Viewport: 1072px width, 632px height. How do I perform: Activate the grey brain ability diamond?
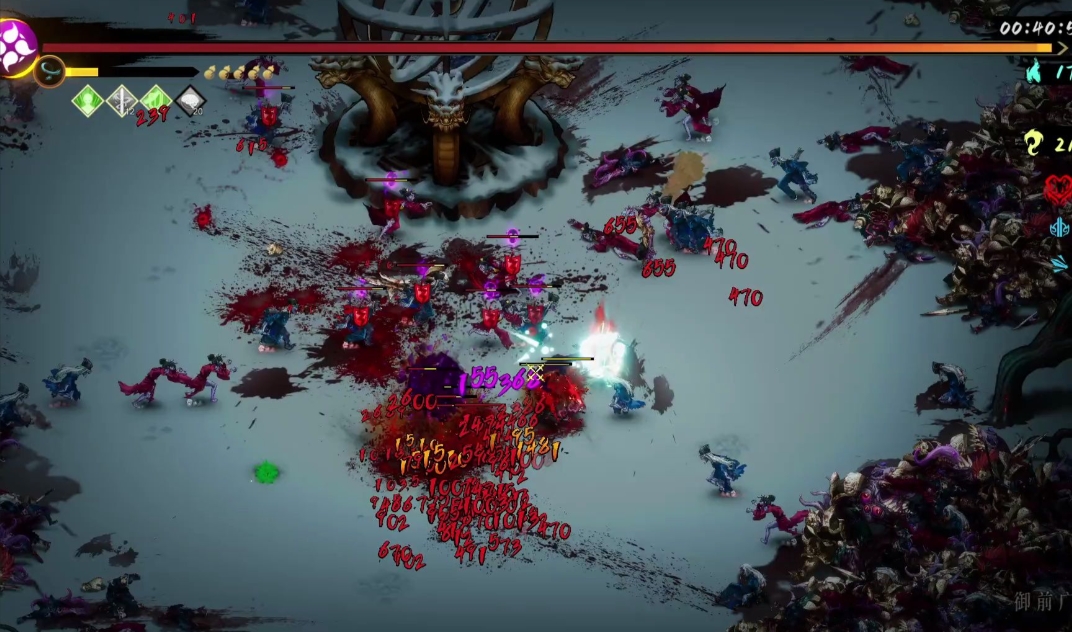(x=190, y=100)
